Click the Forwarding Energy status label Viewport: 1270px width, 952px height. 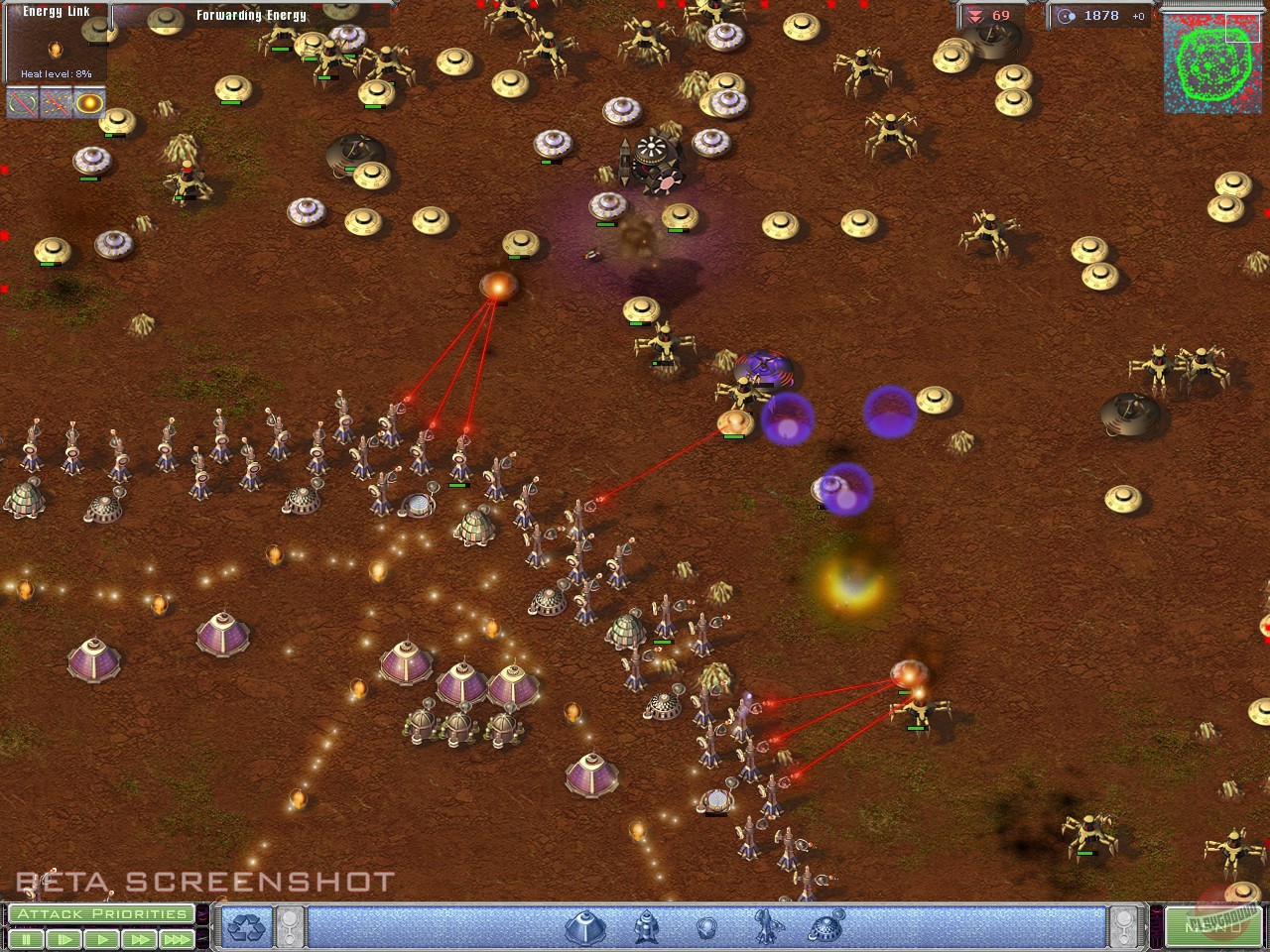click(x=251, y=15)
